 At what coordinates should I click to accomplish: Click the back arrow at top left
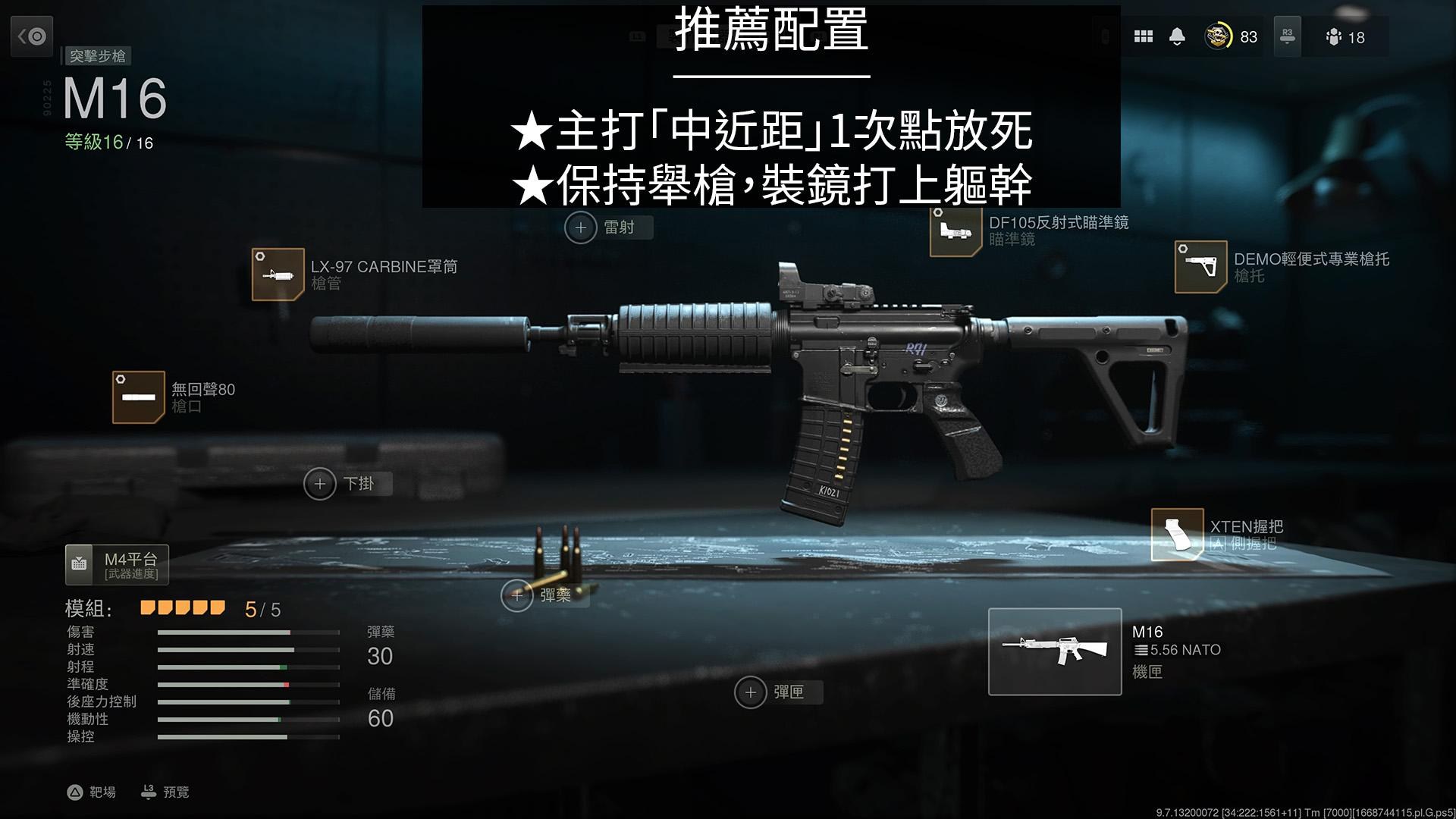pos(32,36)
